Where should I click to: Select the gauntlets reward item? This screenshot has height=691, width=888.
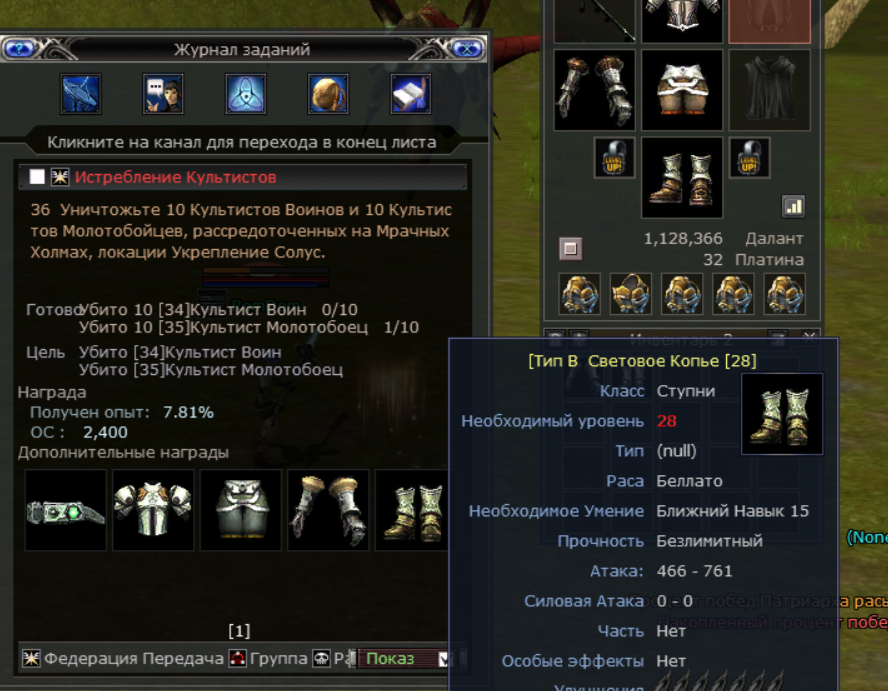coord(328,510)
